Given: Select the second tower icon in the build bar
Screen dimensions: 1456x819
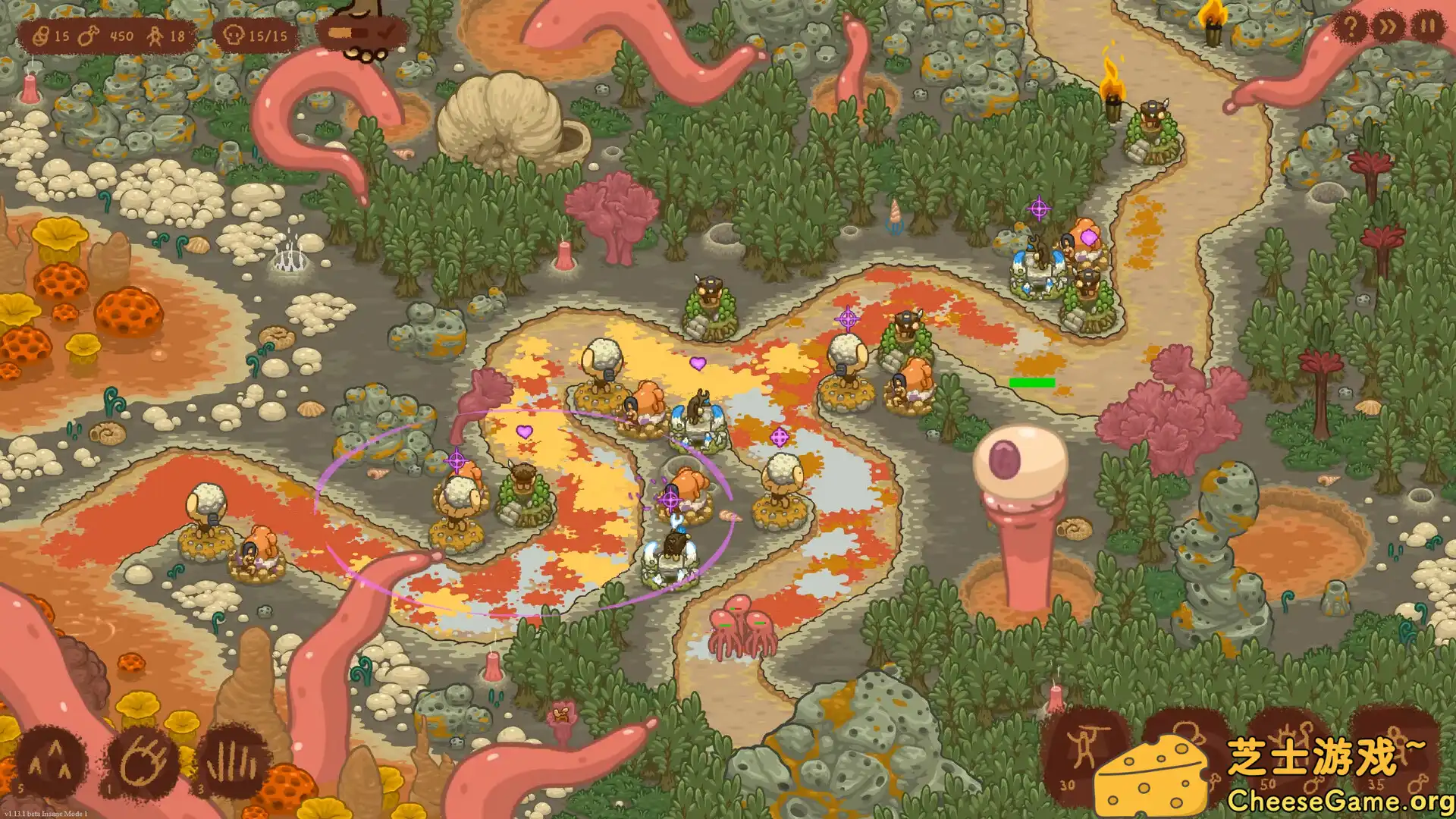Looking at the screenshot, I should [1183, 747].
